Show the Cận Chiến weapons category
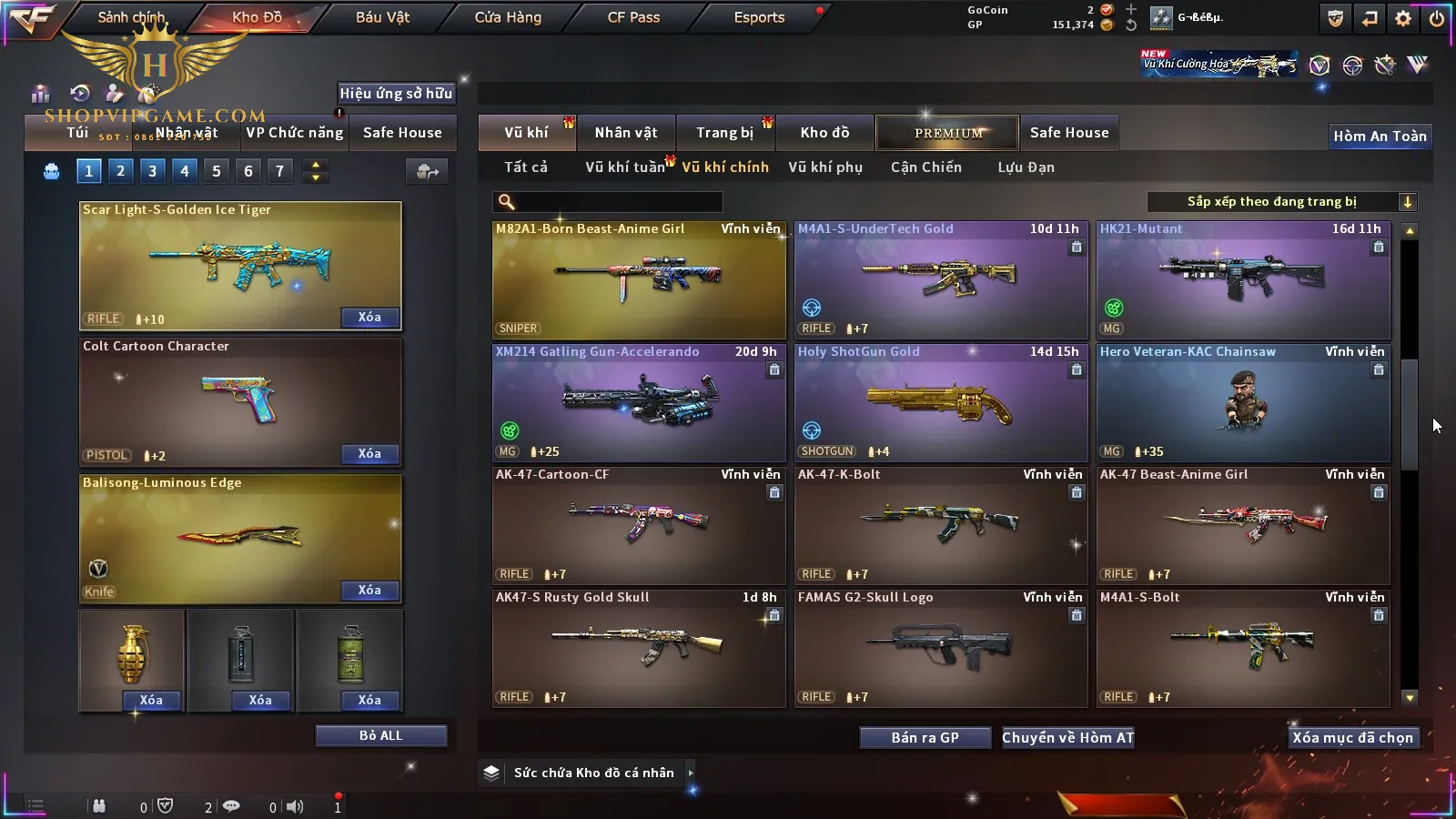Viewport: 1456px width, 819px height. (925, 167)
